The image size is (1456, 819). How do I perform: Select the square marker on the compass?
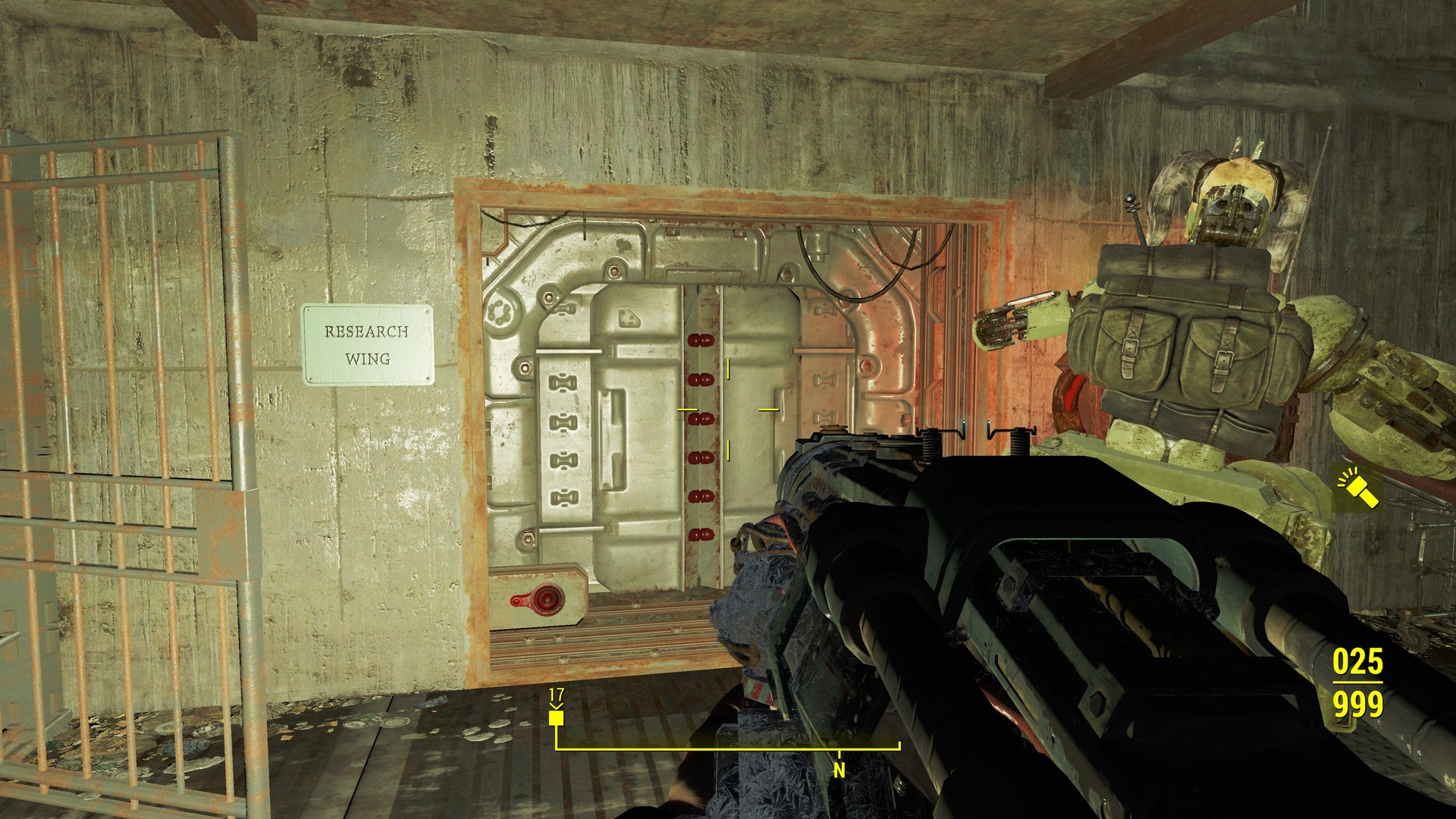556,717
